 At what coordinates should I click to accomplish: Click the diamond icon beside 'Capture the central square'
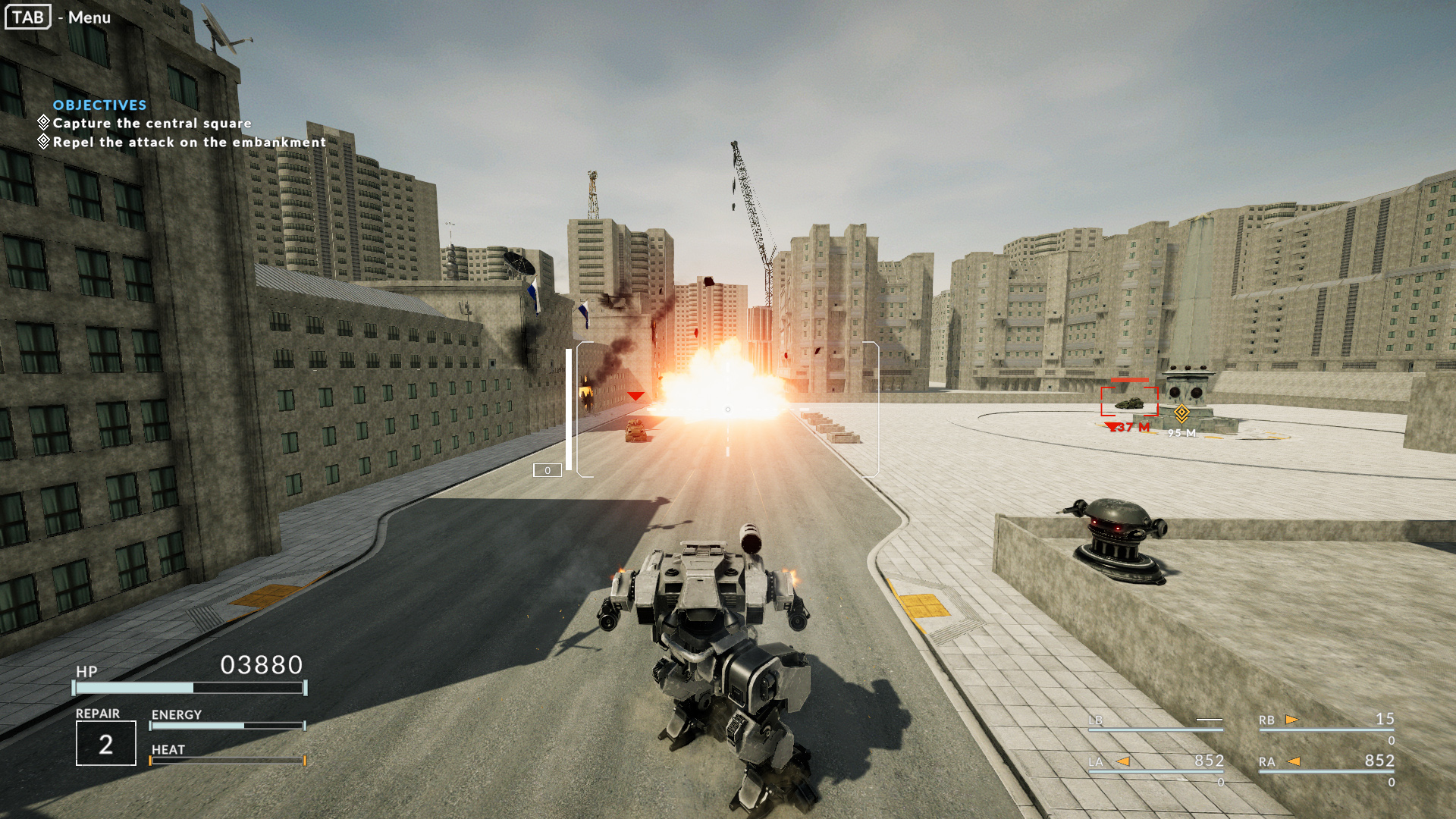point(43,121)
